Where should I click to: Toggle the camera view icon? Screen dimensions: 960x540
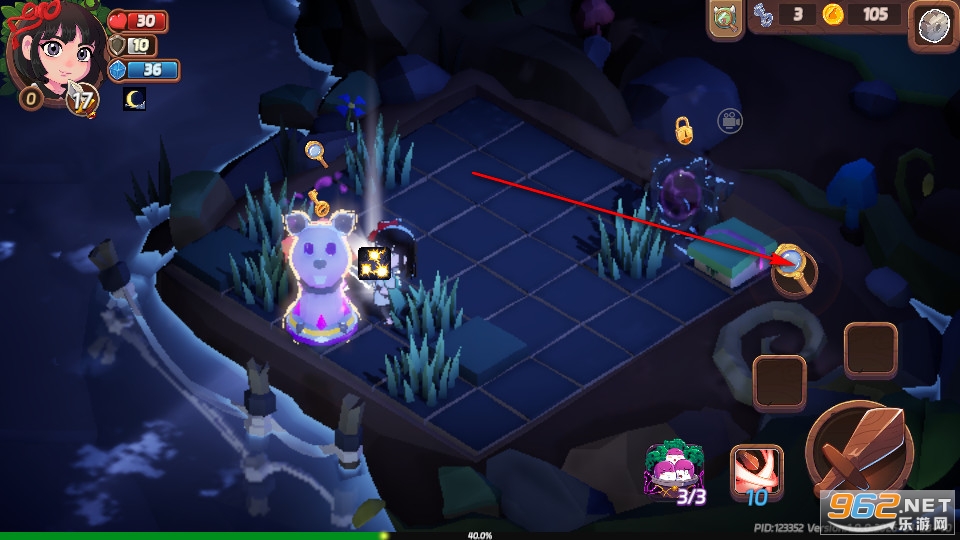729,121
